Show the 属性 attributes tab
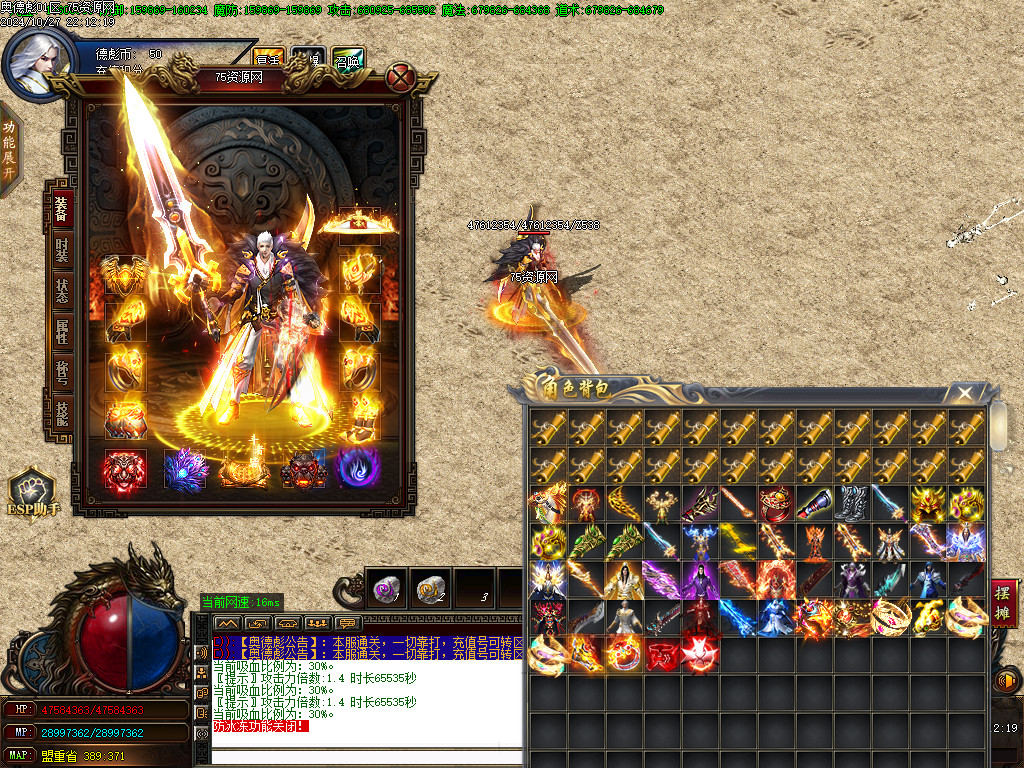 click(x=62, y=332)
